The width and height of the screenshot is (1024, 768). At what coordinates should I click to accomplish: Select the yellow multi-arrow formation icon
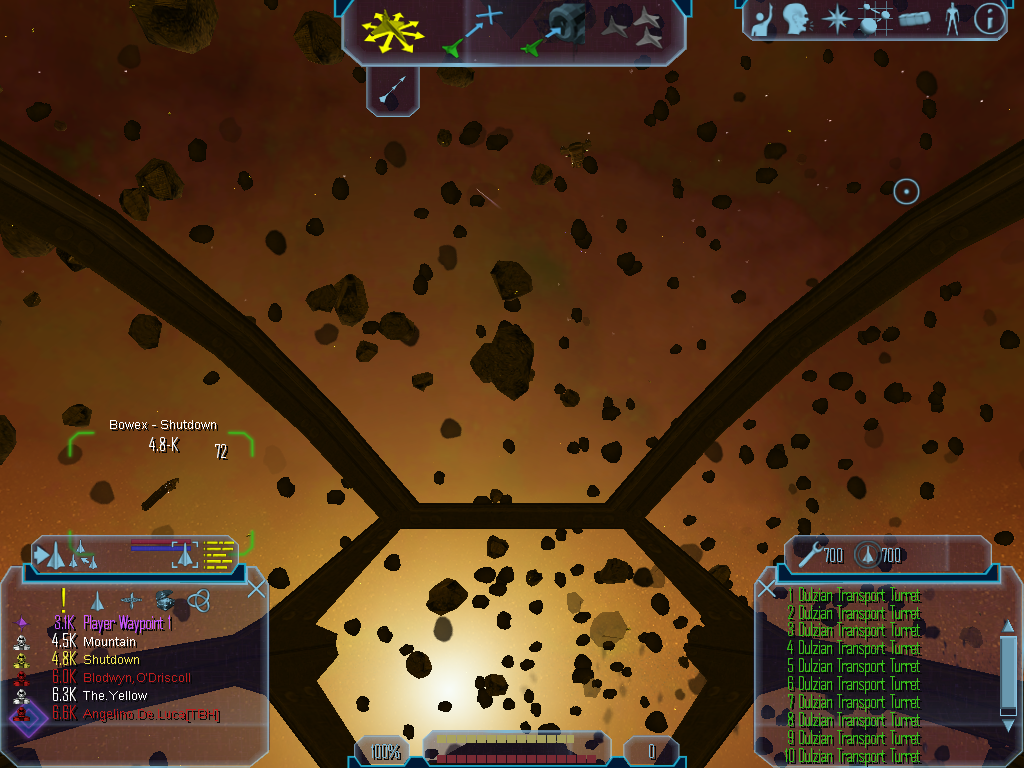click(x=393, y=31)
